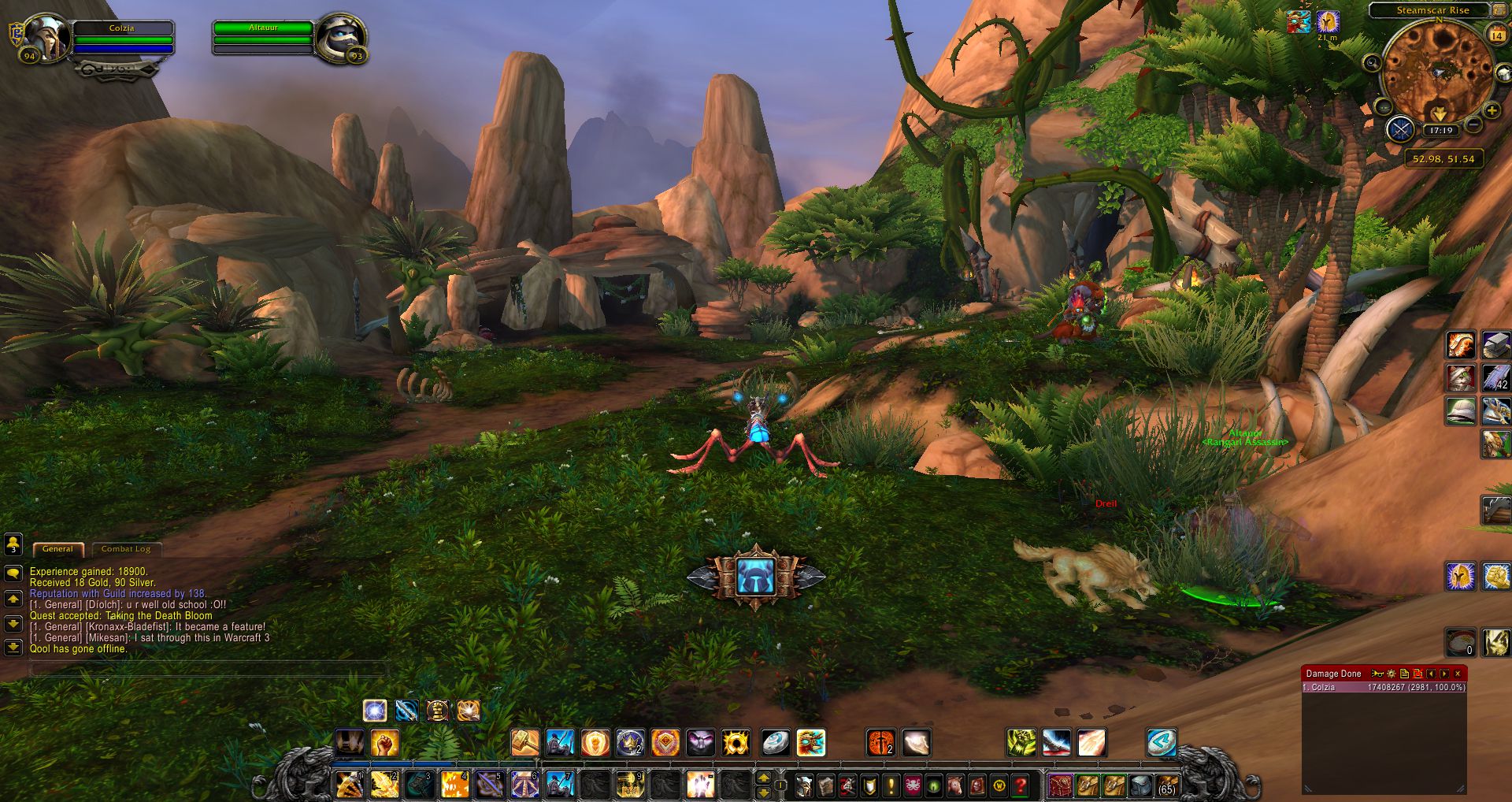Viewport: 1512px width, 802px height.
Task: Zoom out the minimap with minus button
Action: [x=1474, y=126]
